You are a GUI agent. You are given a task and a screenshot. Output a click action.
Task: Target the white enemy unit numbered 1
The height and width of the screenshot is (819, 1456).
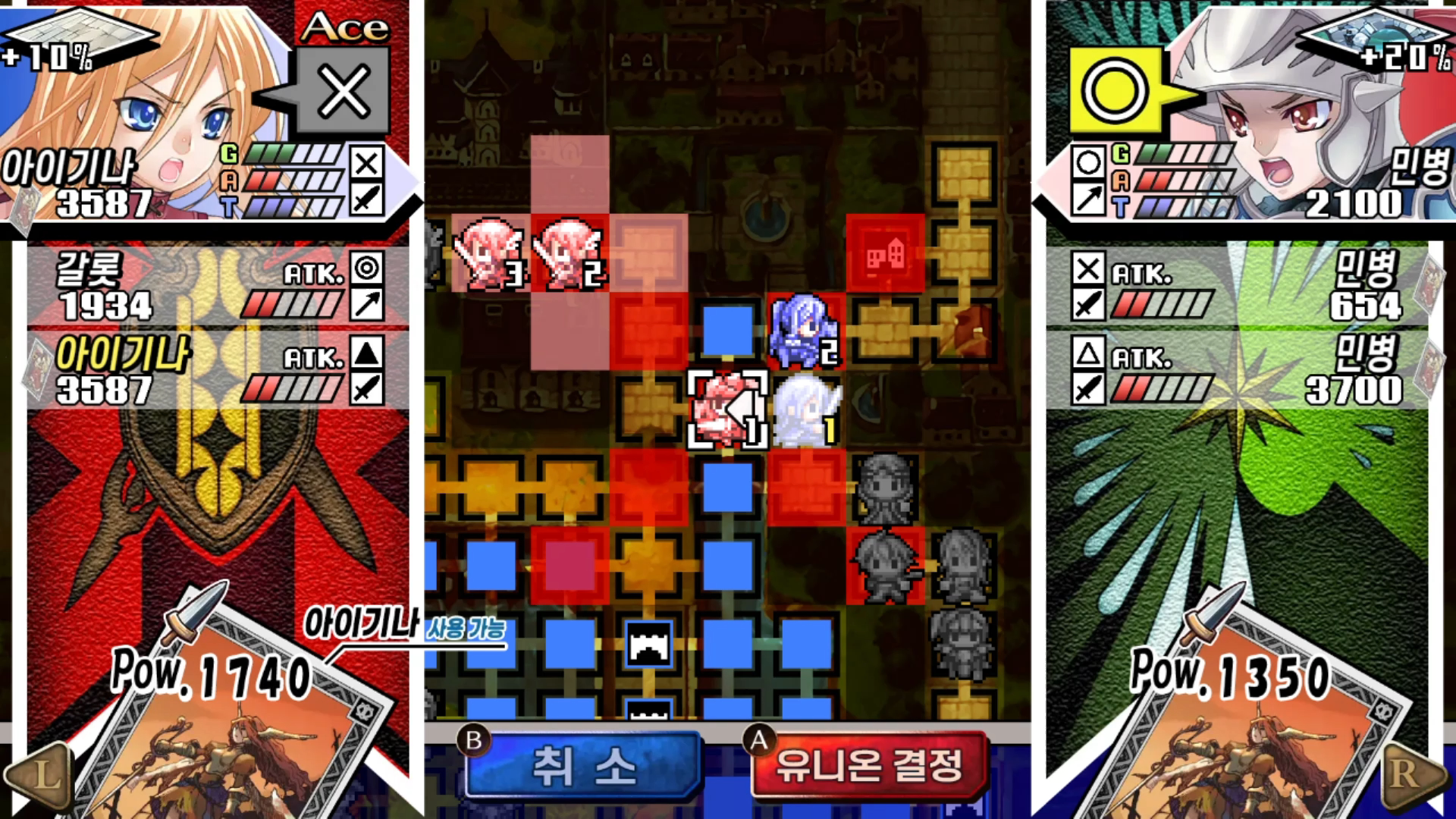tap(807, 409)
